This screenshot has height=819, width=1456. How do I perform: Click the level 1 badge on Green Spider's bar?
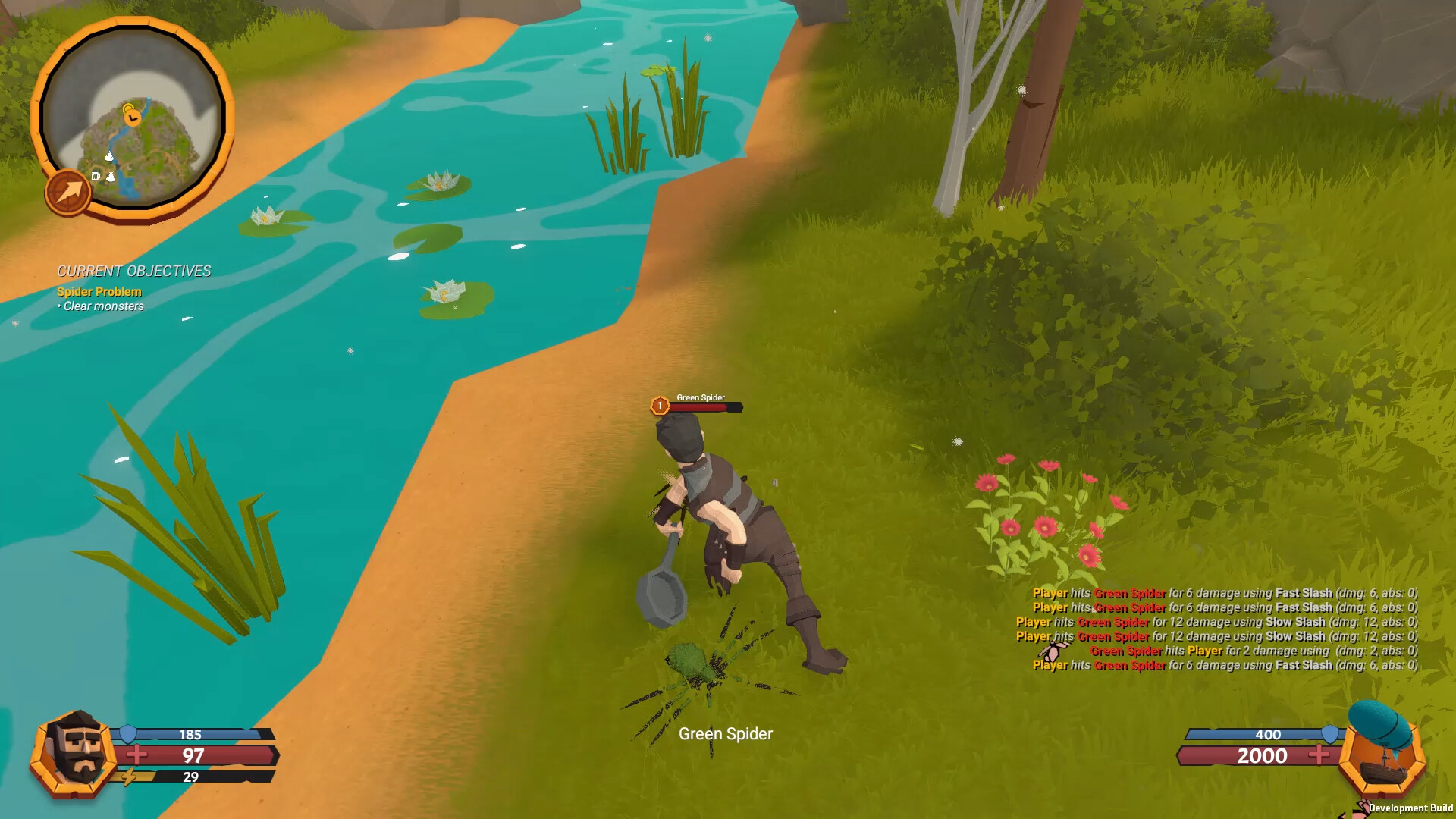click(x=659, y=406)
